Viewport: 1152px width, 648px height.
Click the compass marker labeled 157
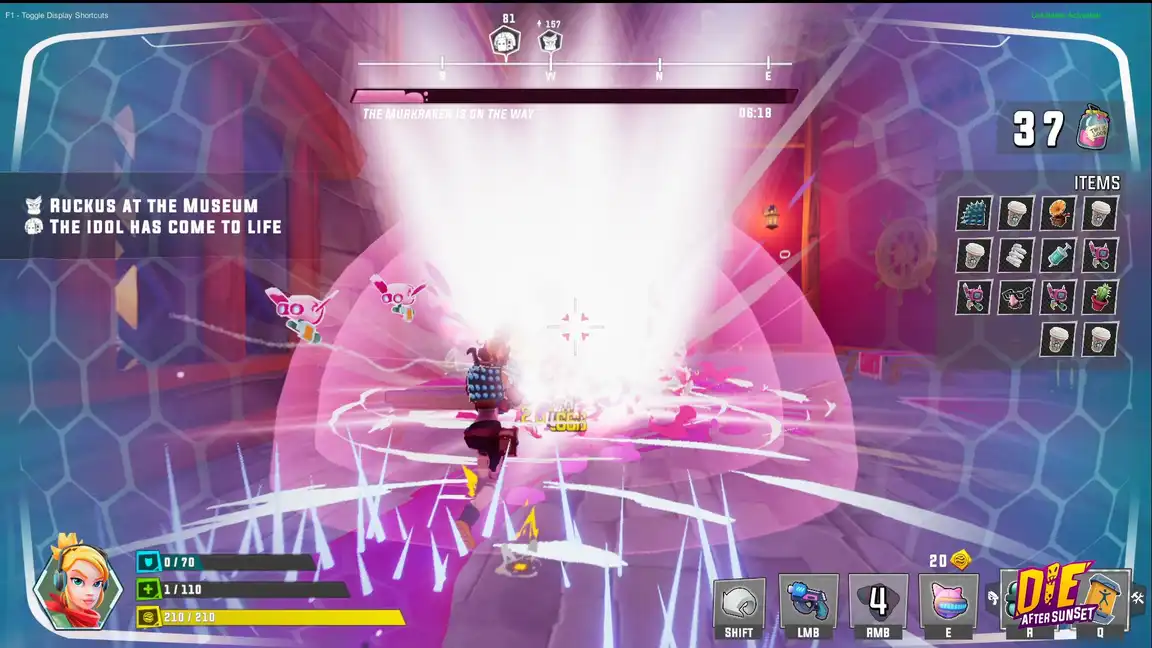[549, 42]
